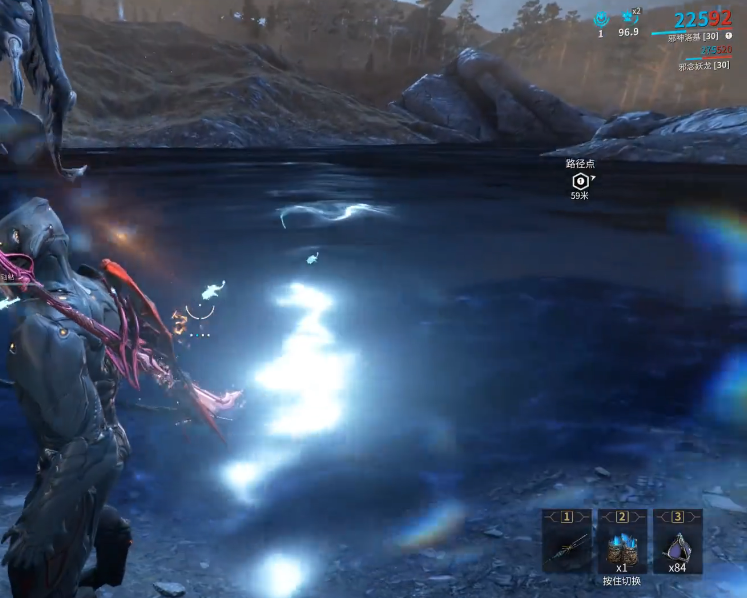Select the round buff icon with stack count 1

tap(601, 18)
